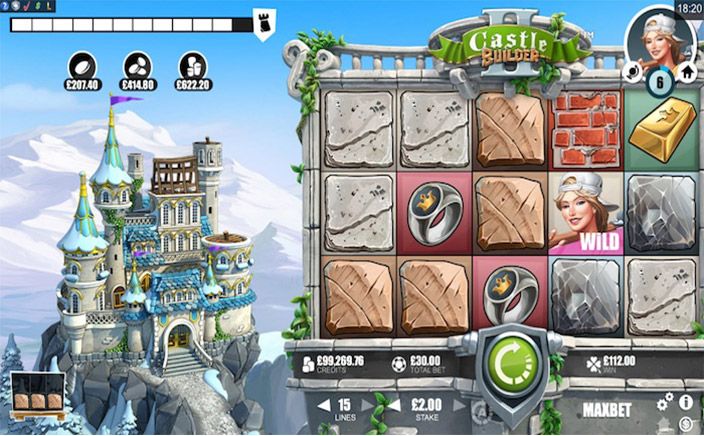Spin the reels with the green button
The height and width of the screenshot is (436, 704).
(x=513, y=370)
